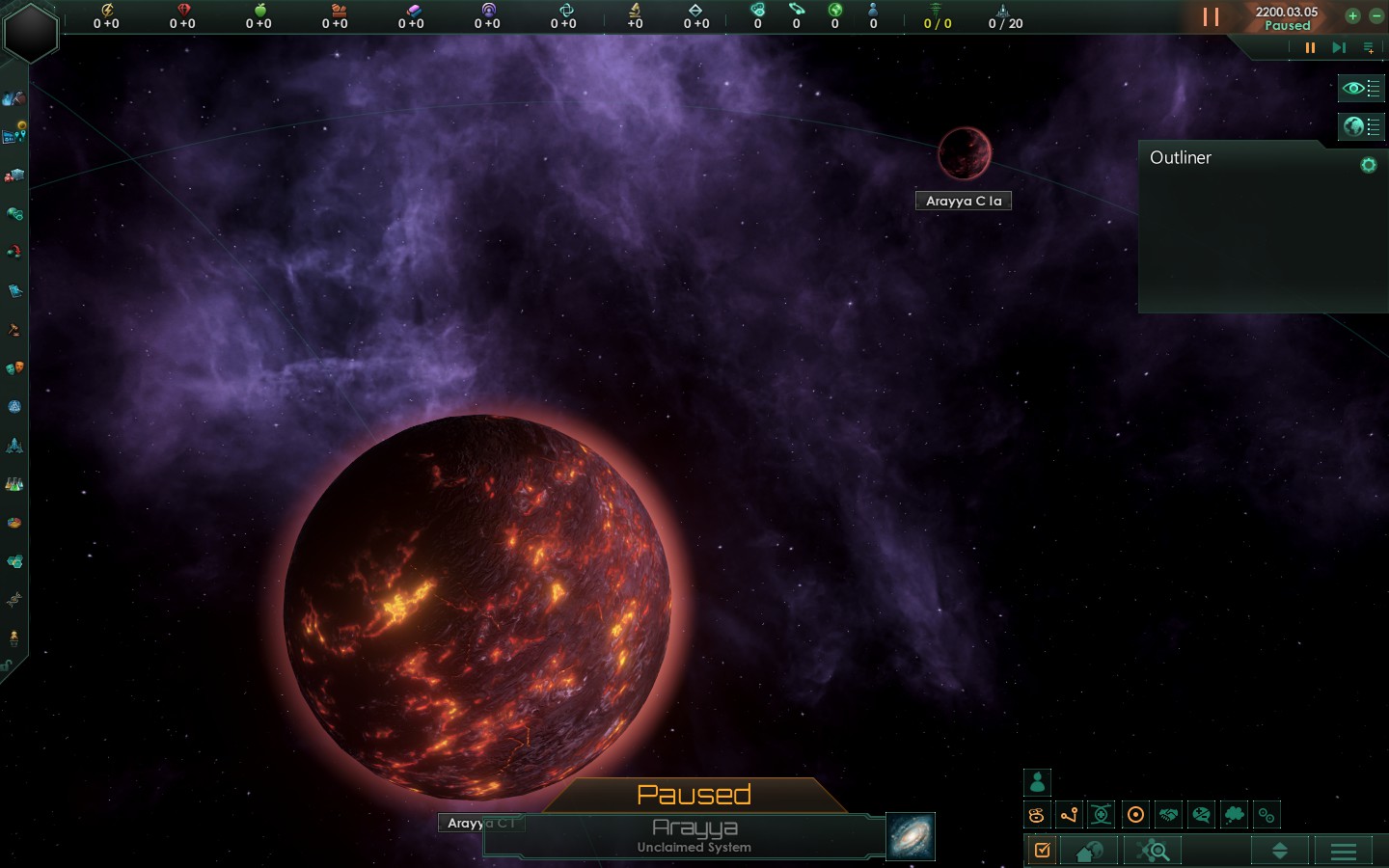This screenshot has height=868, width=1389.
Task: Select the Arayya C Ia planet label
Action: pyautogui.click(x=963, y=201)
